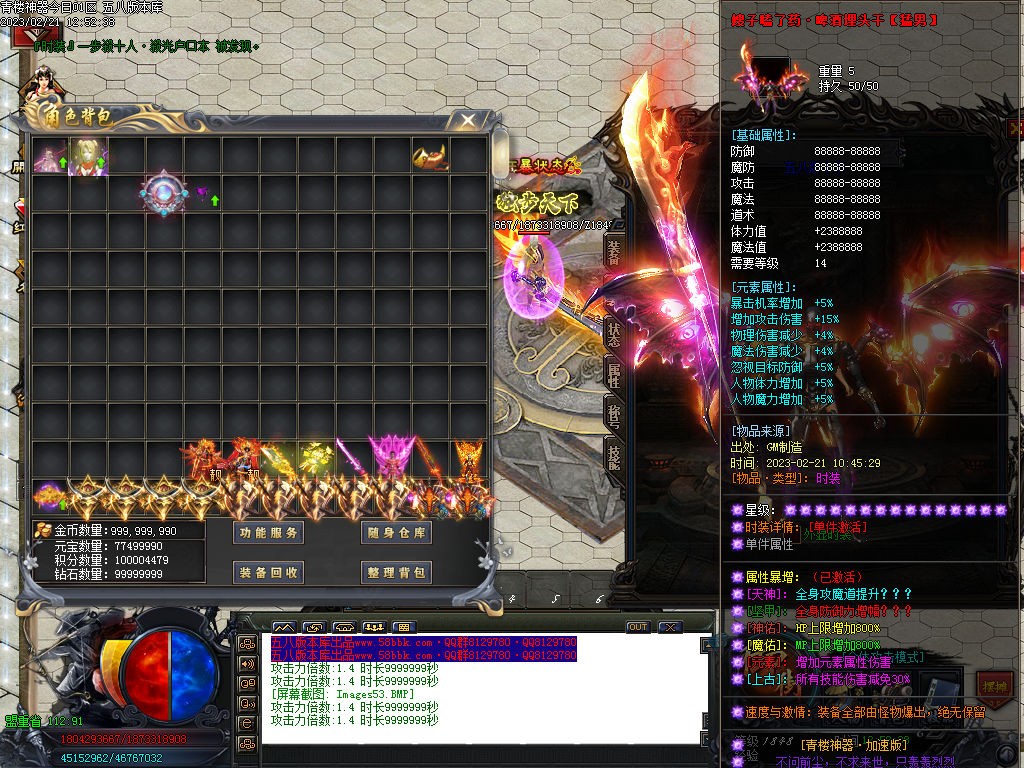Select the small purple bat item
The height and width of the screenshot is (768, 1024).
click(201, 193)
